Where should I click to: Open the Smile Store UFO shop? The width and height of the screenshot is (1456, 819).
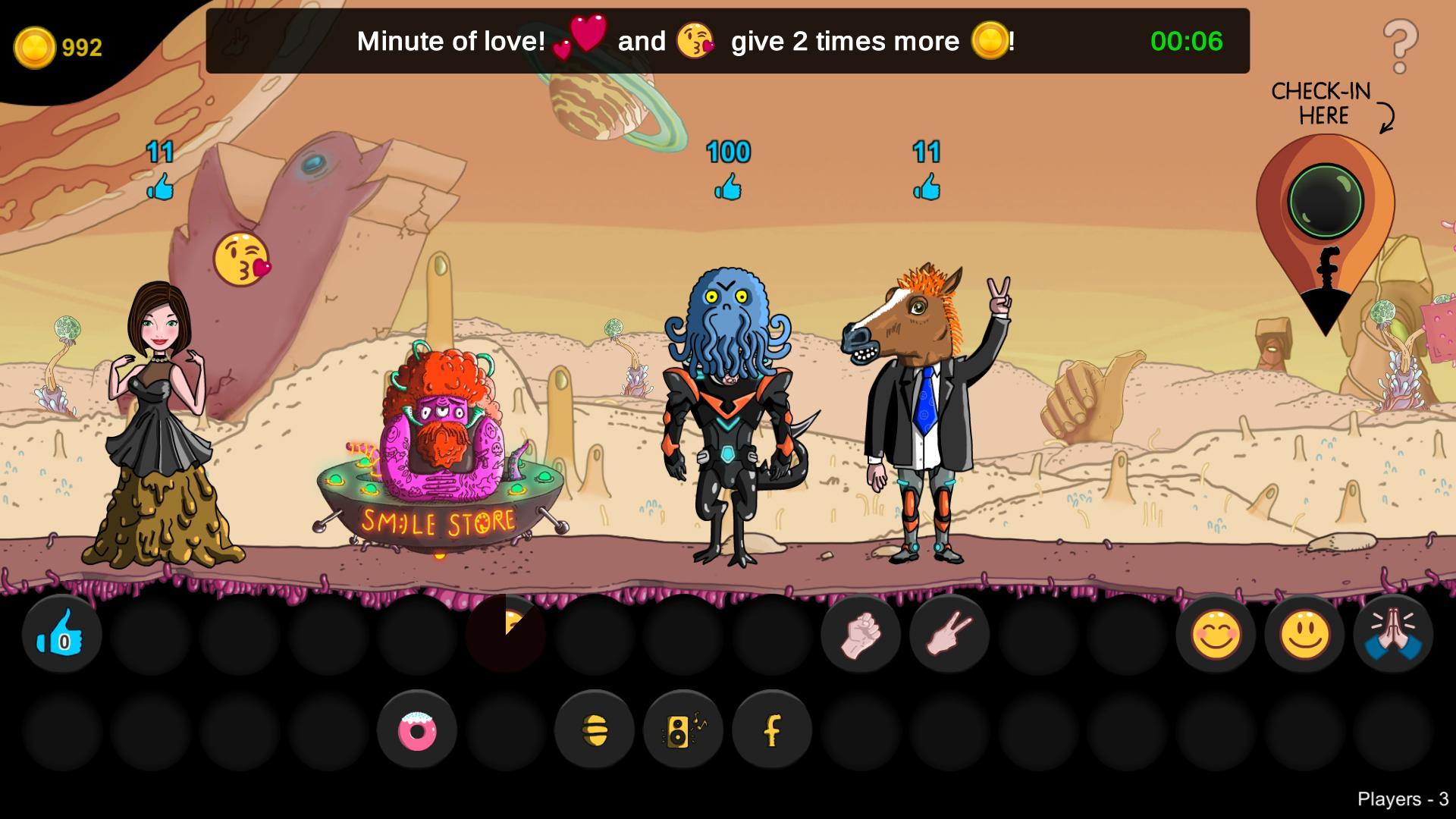click(x=438, y=485)
